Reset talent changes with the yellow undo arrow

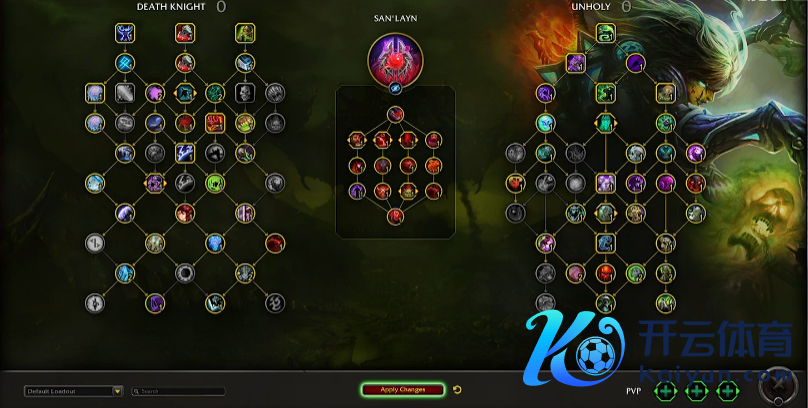[x=457, y=390]
